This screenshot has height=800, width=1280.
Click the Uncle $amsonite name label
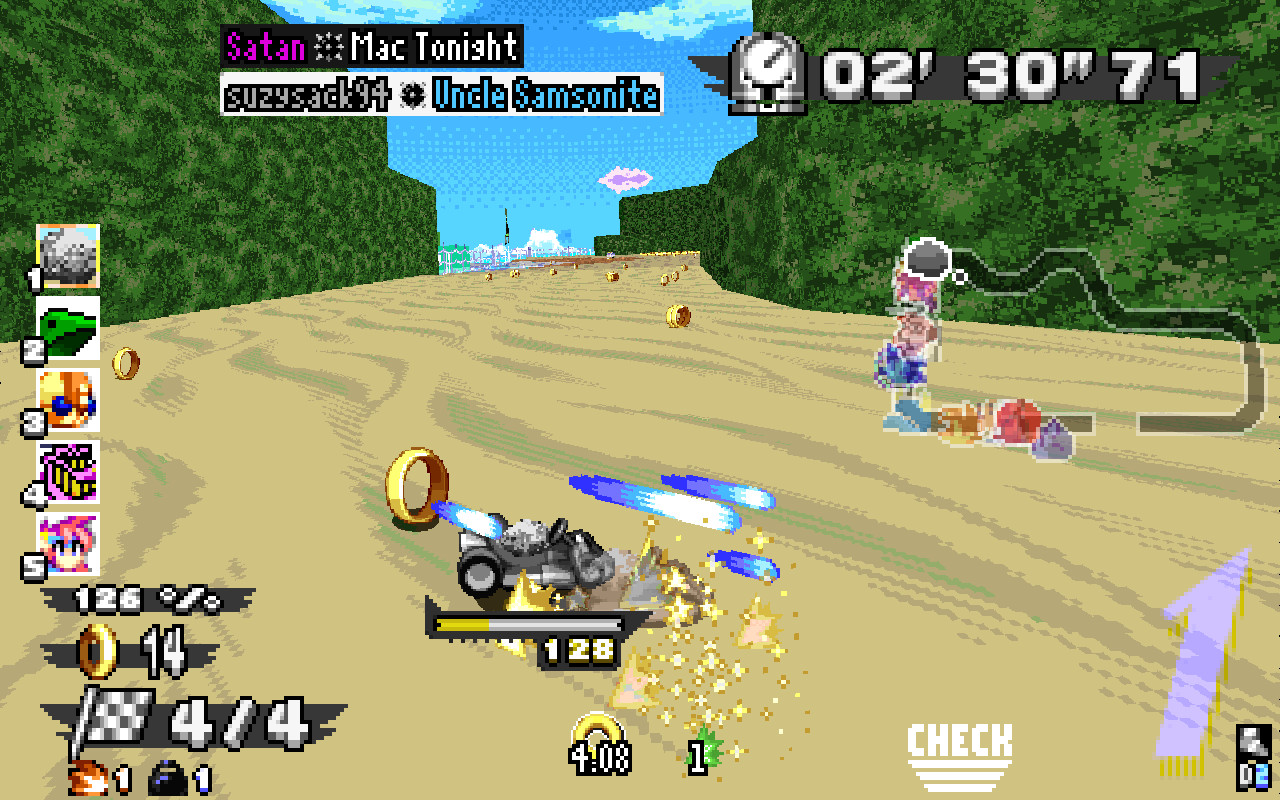coord(544,95)
